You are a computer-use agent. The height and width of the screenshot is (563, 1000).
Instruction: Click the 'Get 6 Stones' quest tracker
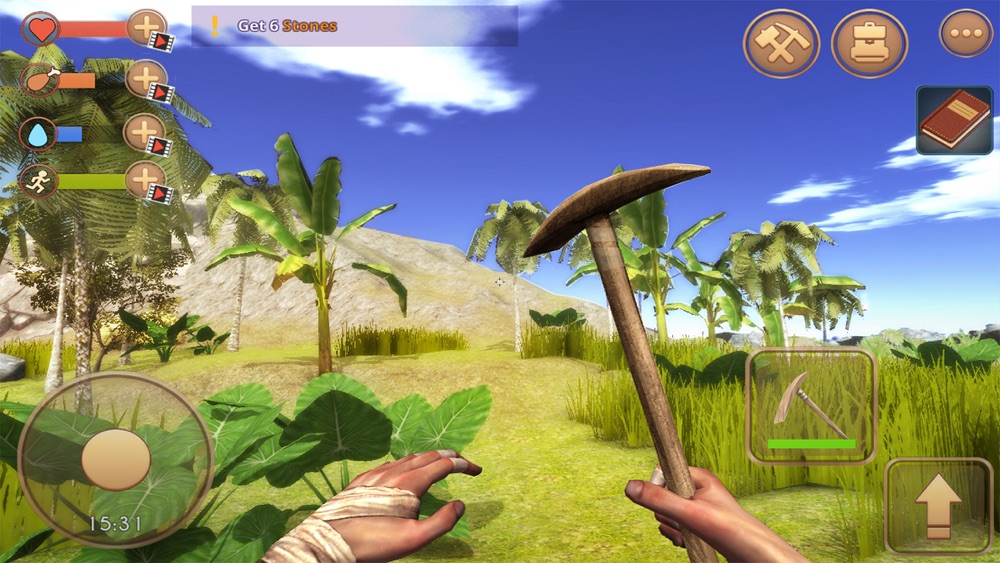[354, 26]
